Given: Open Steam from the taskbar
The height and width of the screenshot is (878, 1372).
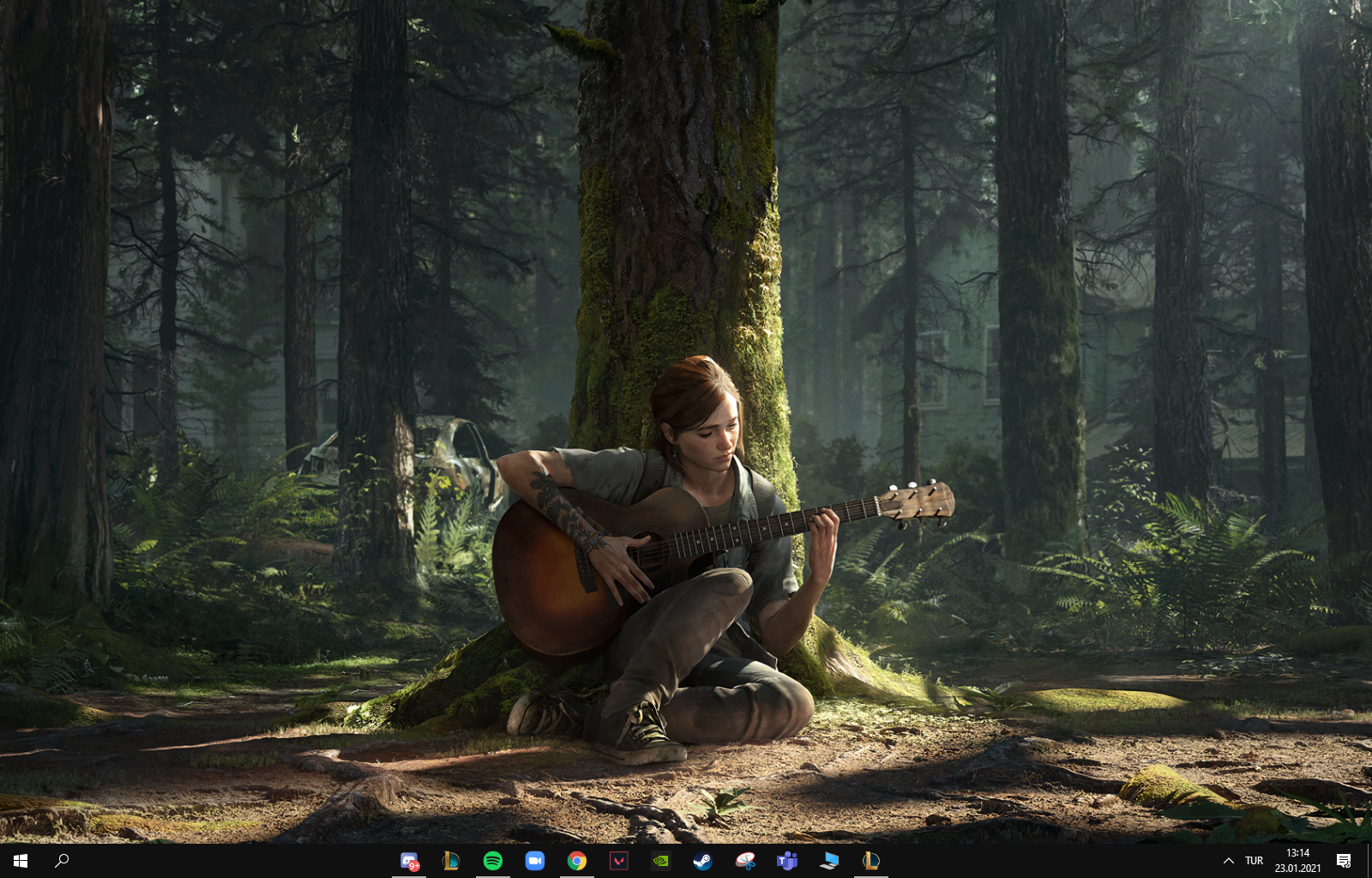Looking at the screenshot, I should point(702,861).
